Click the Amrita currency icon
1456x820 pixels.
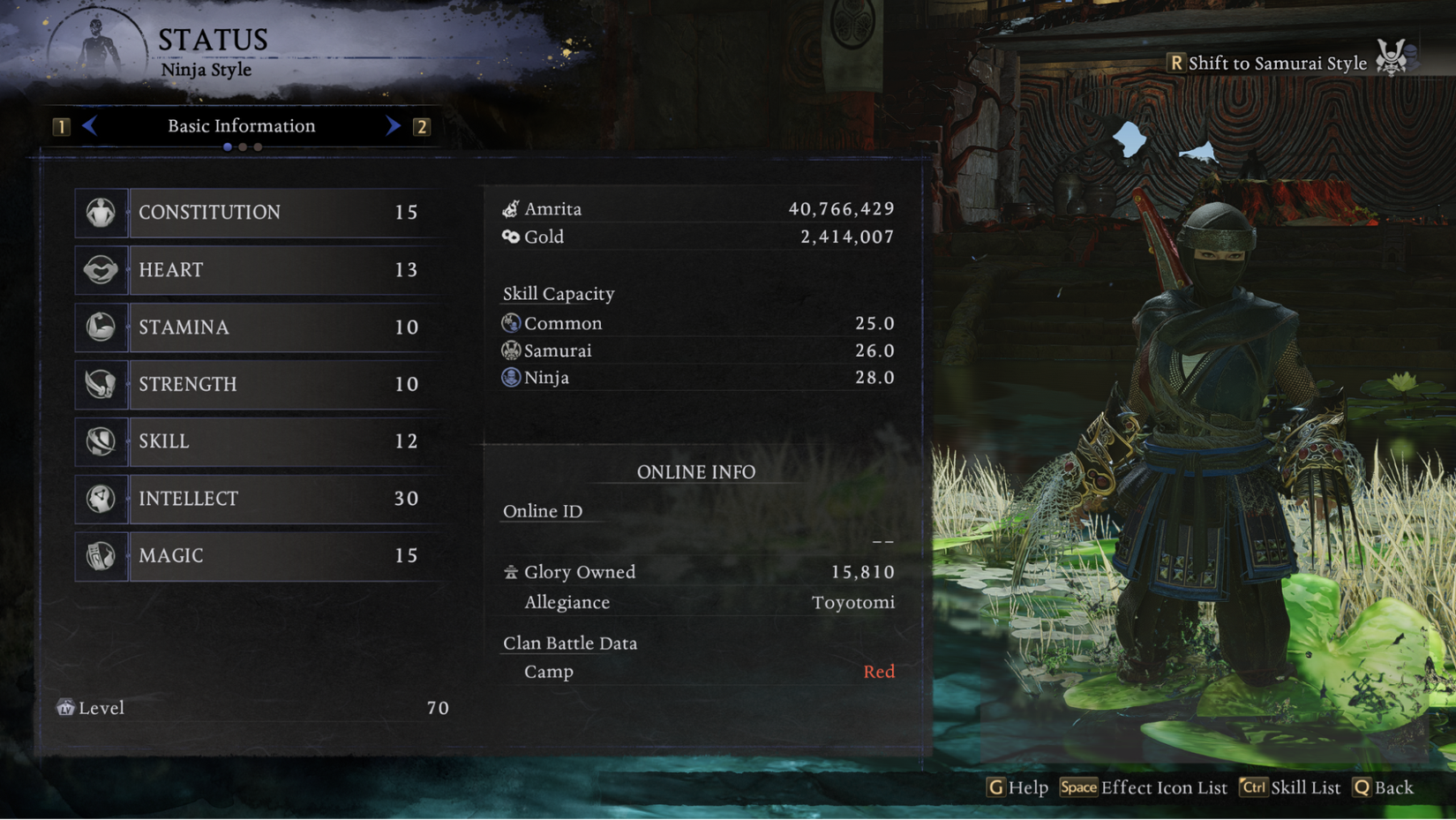coord(510,207)
